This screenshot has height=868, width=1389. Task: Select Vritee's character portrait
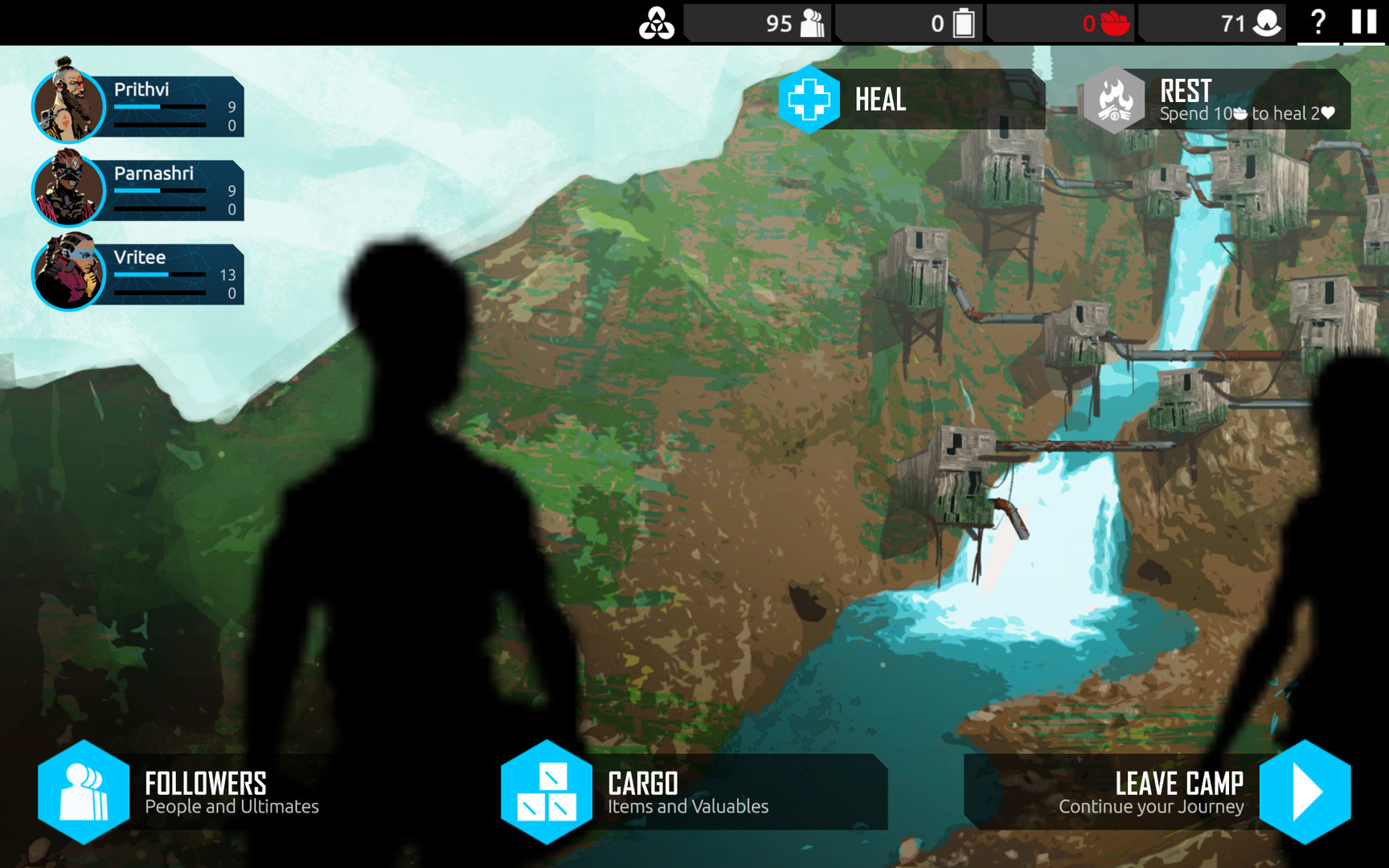[x=70, y=274]
